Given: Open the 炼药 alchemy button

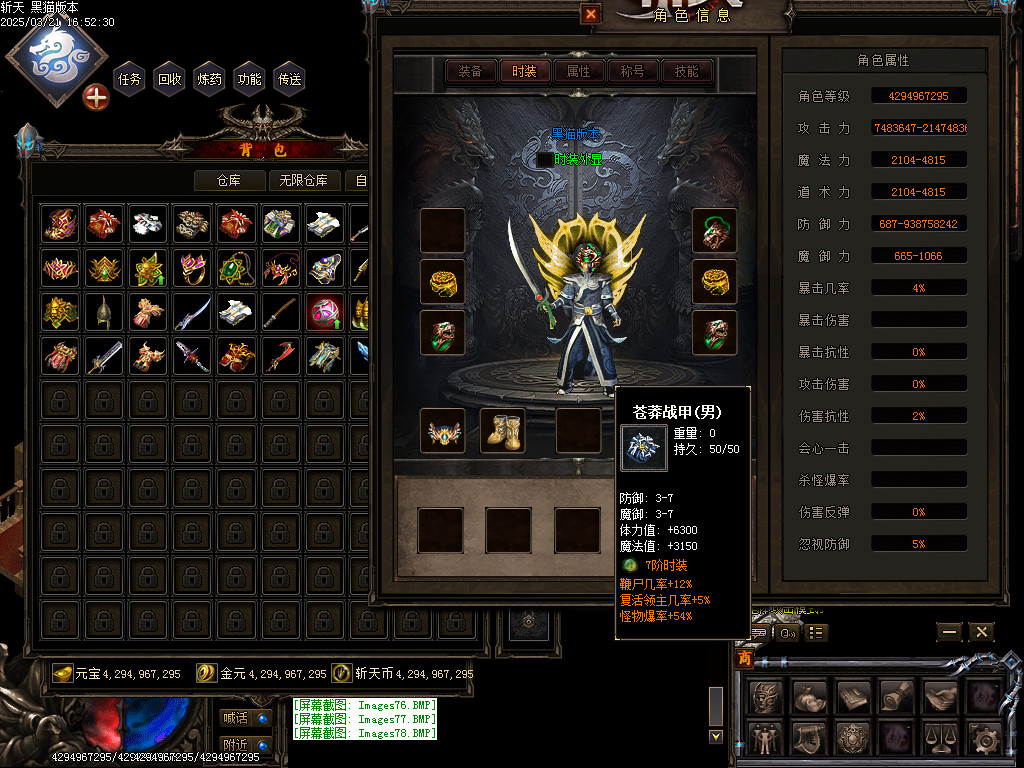Looking at the screenshot, I should tap(210, 79).
